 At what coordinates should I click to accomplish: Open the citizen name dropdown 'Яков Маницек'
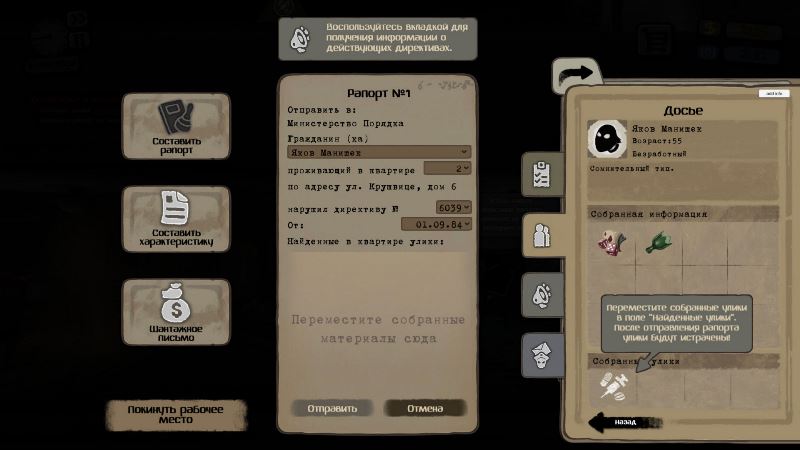coord(372,153)
